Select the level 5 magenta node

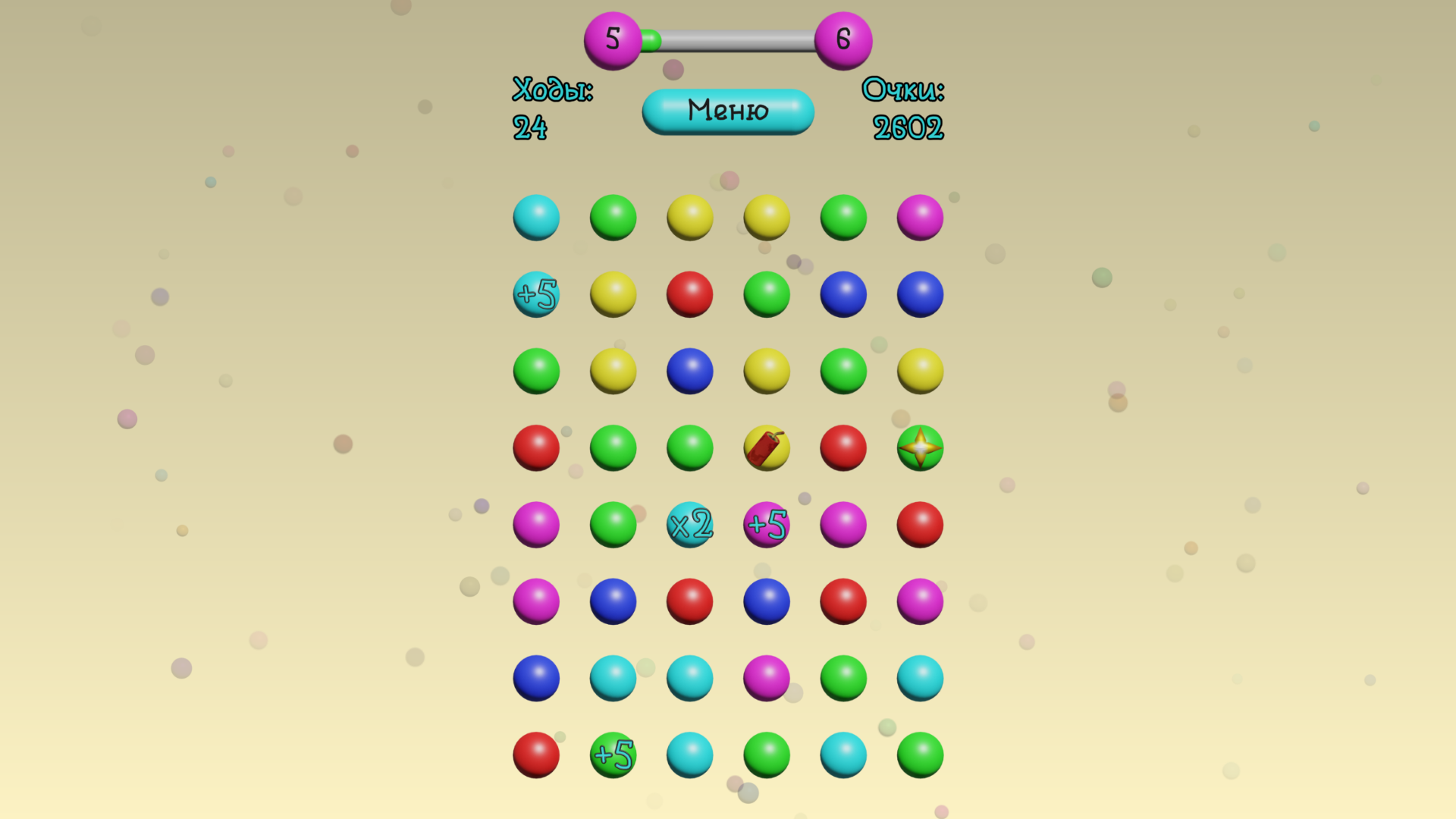[x=611, y=39]
